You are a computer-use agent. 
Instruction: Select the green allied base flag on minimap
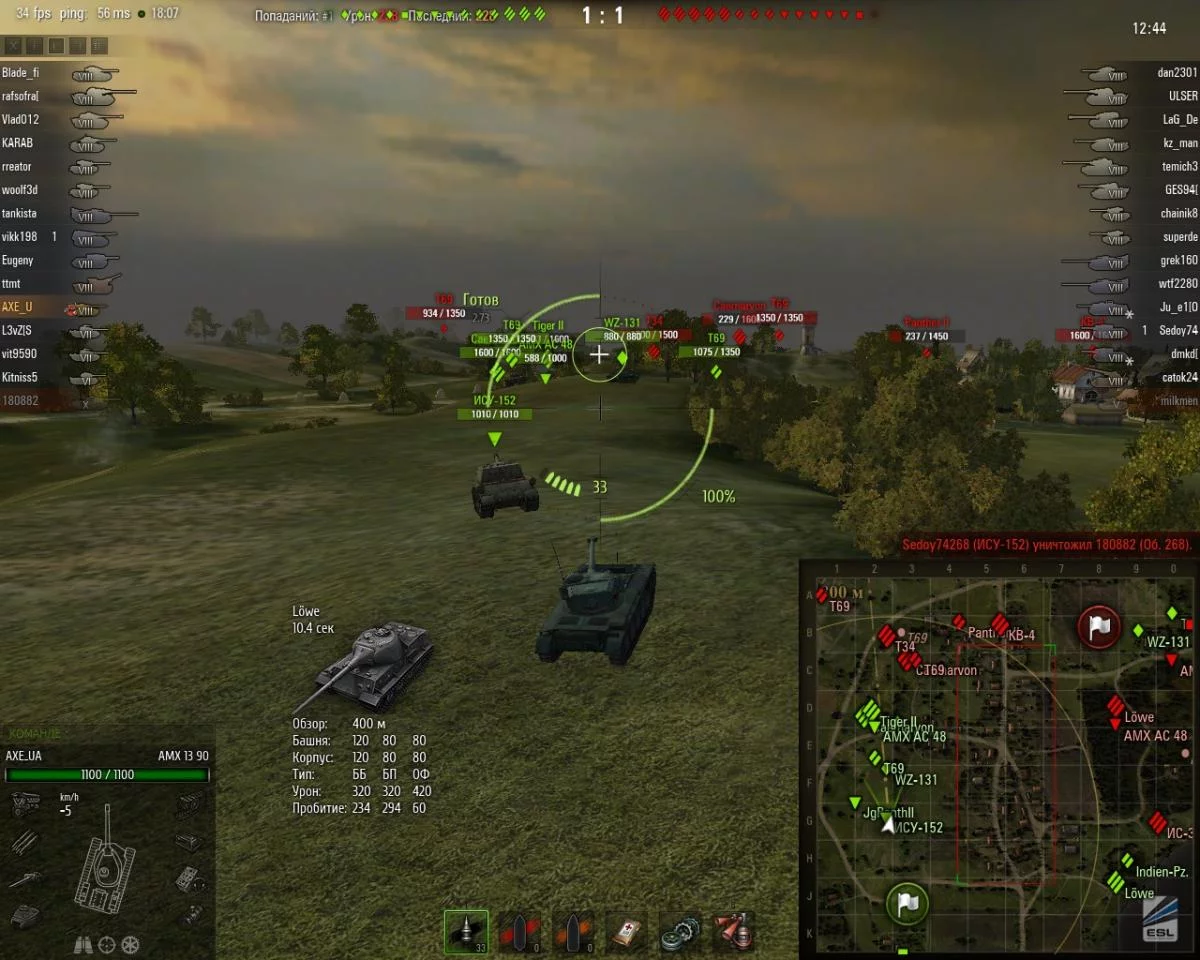point(907,904)
